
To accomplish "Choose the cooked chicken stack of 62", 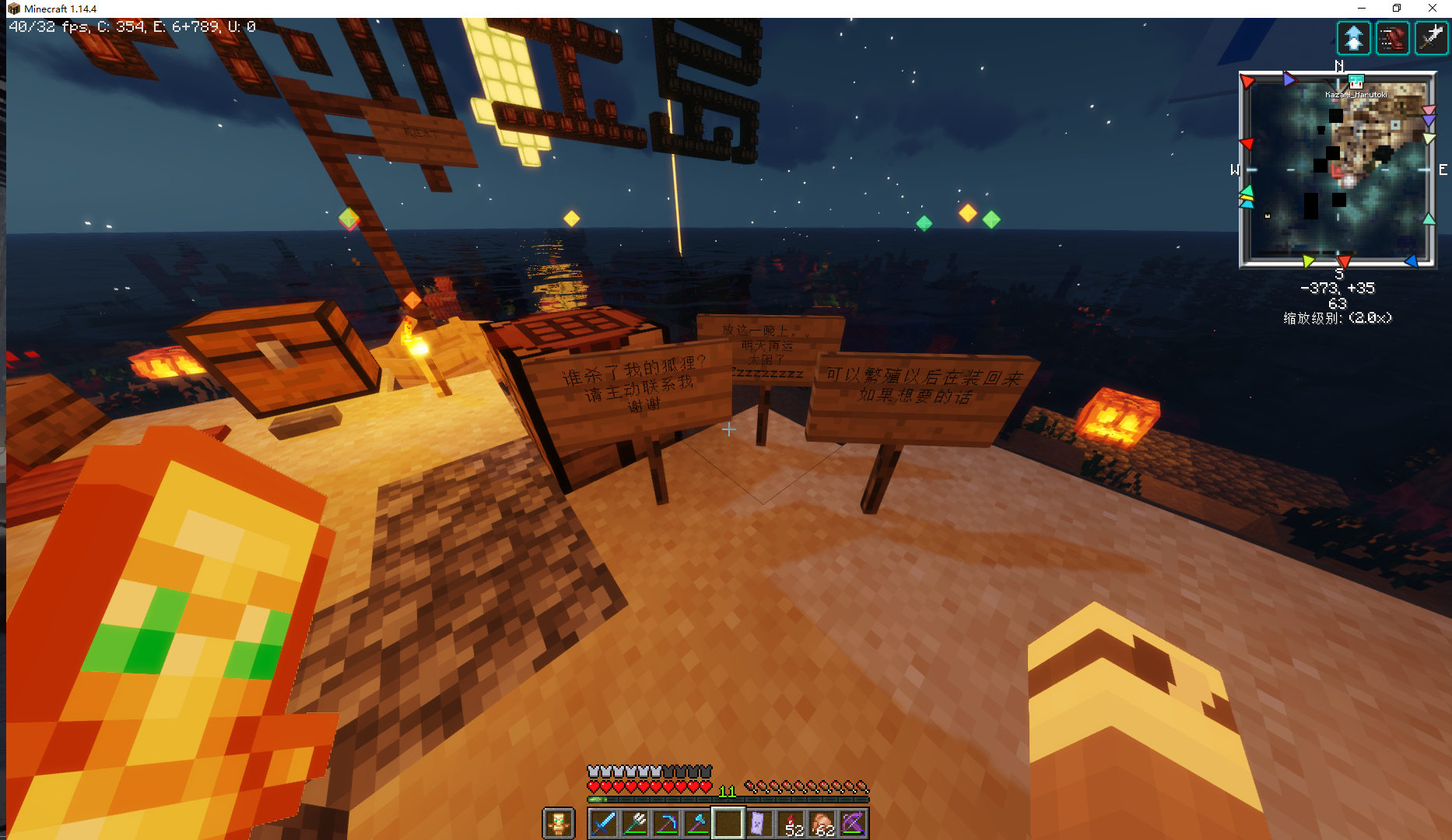I will pyautogui.click(x=822, y=824).
